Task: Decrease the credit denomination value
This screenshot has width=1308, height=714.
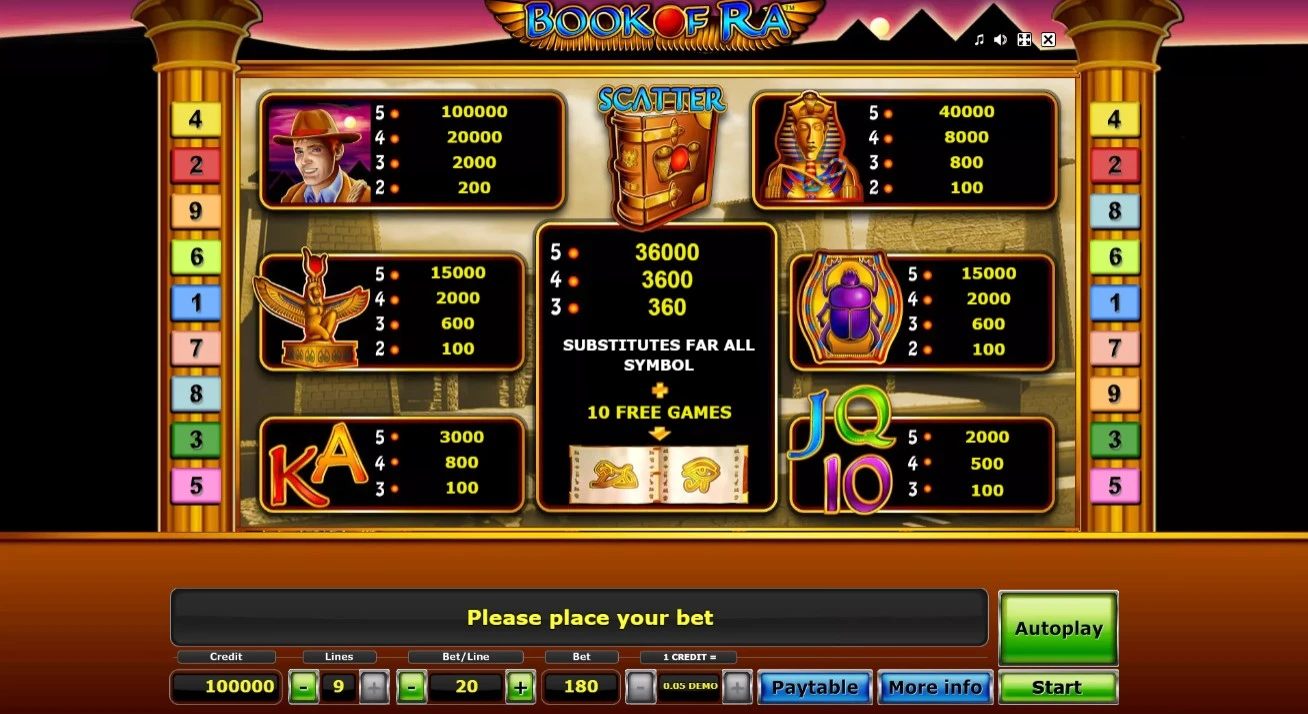Action: pos(640,687)
